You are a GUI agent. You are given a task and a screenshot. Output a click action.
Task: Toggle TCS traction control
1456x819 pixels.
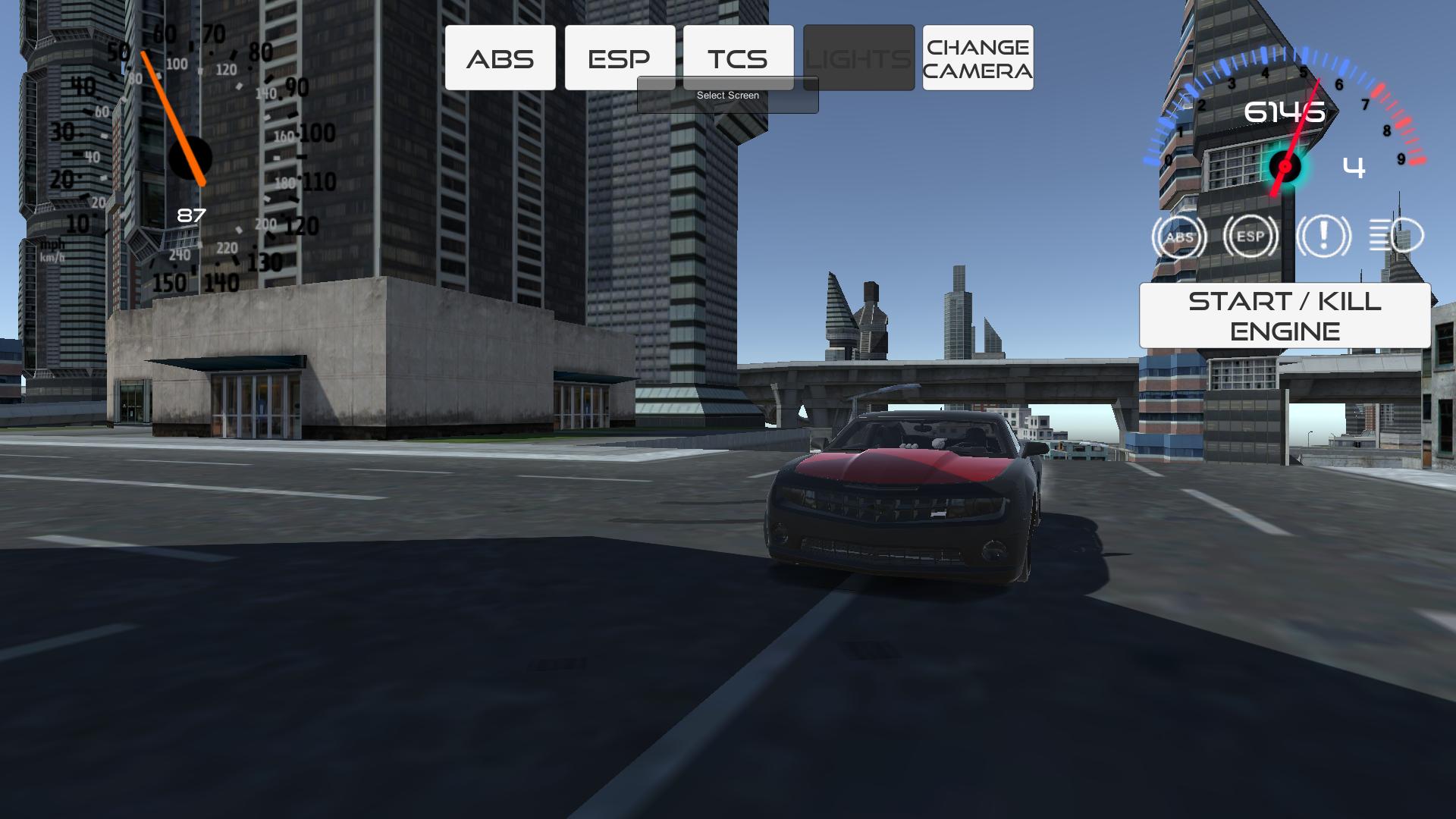pyautogui.click(x=739, y=57)
